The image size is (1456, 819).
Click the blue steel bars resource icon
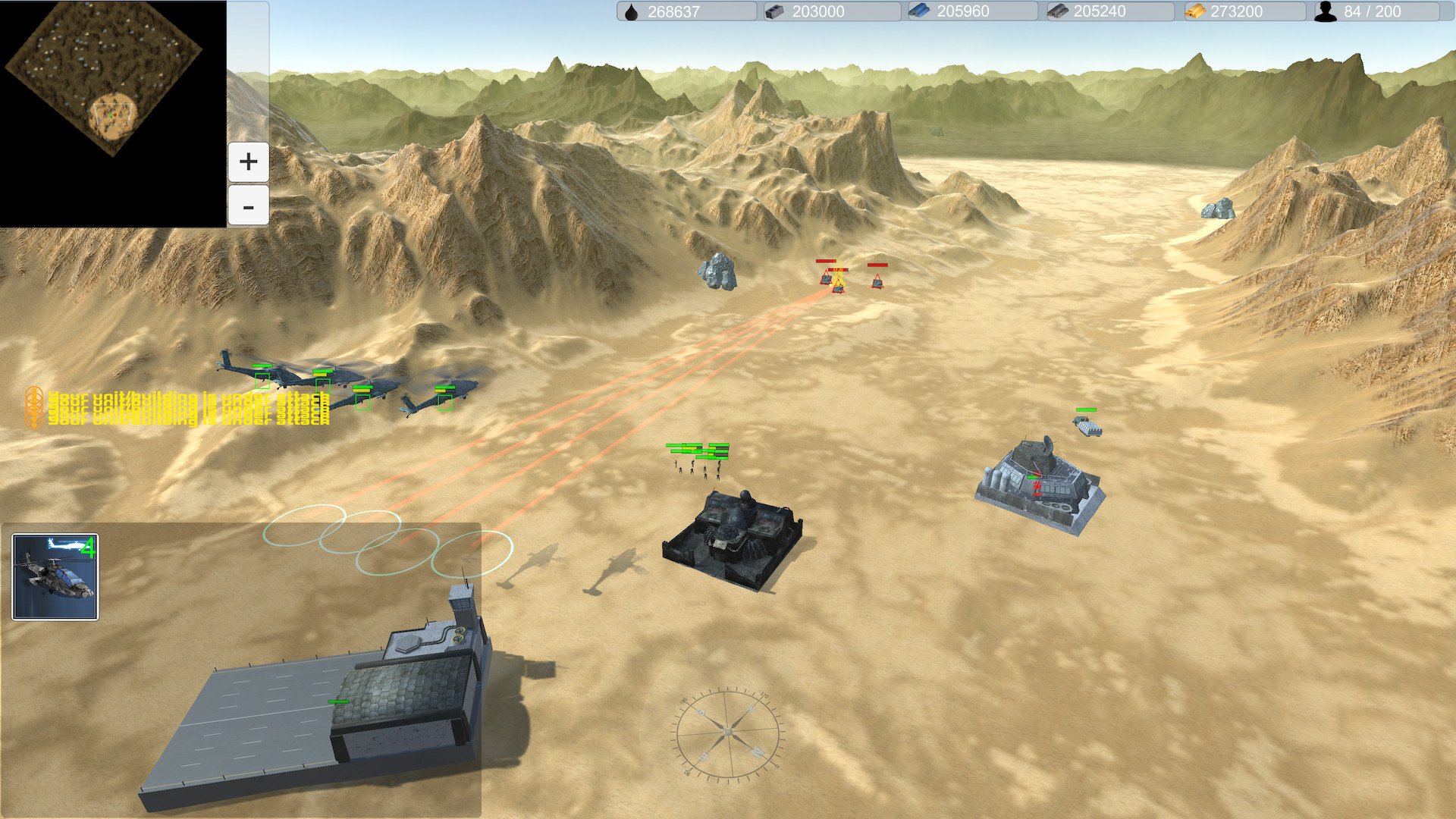click(x=919, y=11)
